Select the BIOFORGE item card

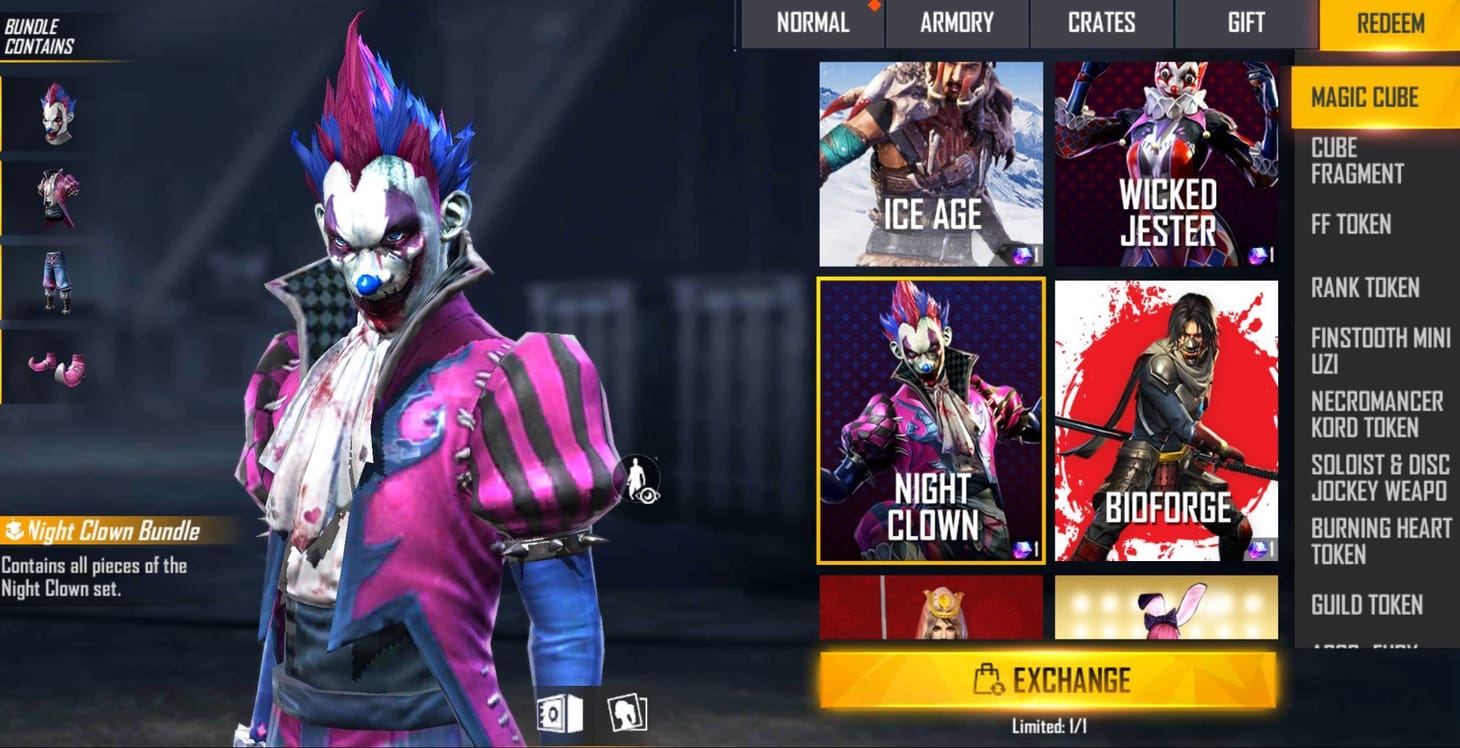pyautogui.click(x=1165, y=420)
